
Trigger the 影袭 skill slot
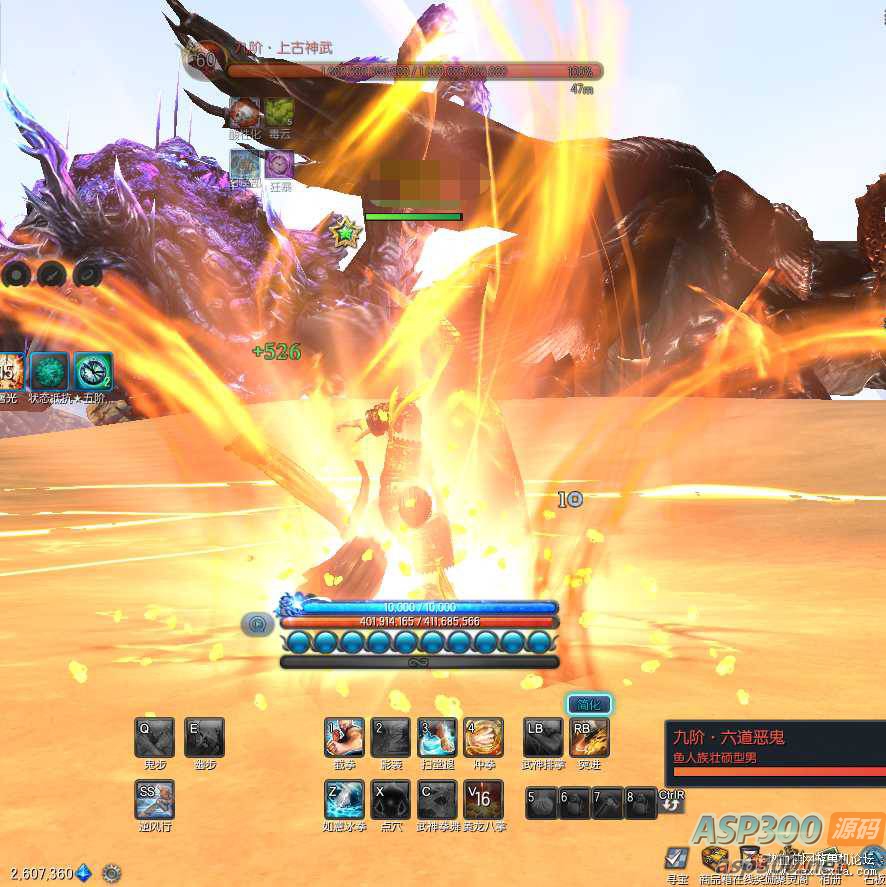[x=391, y=738]
